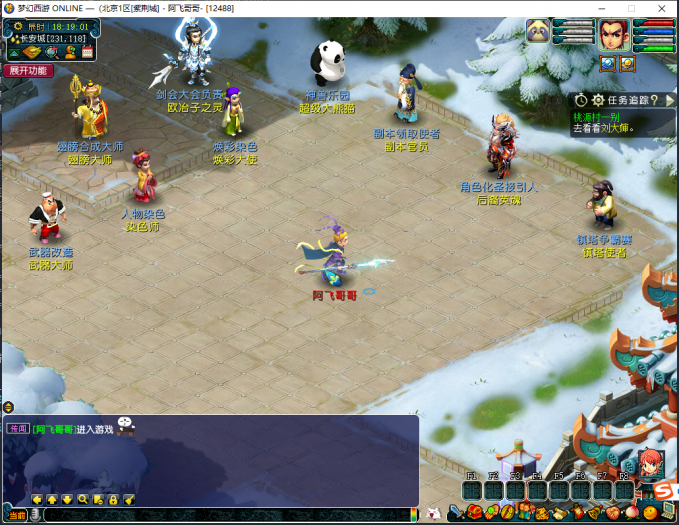The image size is (679, 525).
Task: Open the red-haired character icon
Action: (x=651, y=463)
